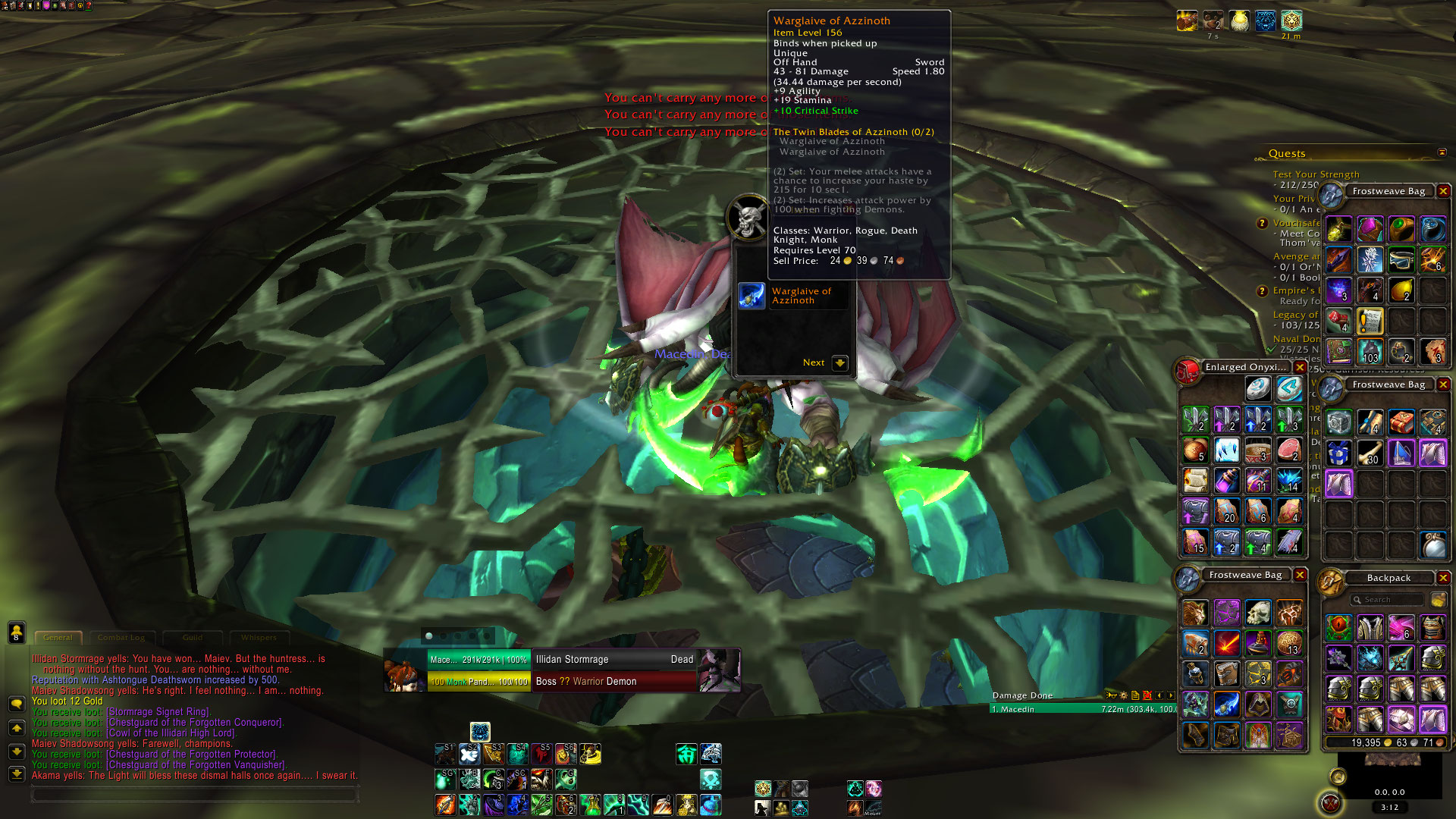Select the General chat tab
Screen dimensions: 1456x819
58,638
